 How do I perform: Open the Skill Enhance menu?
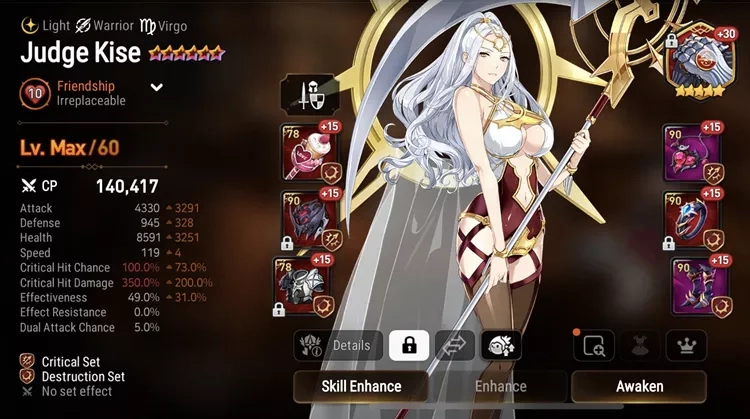point(361,386)
